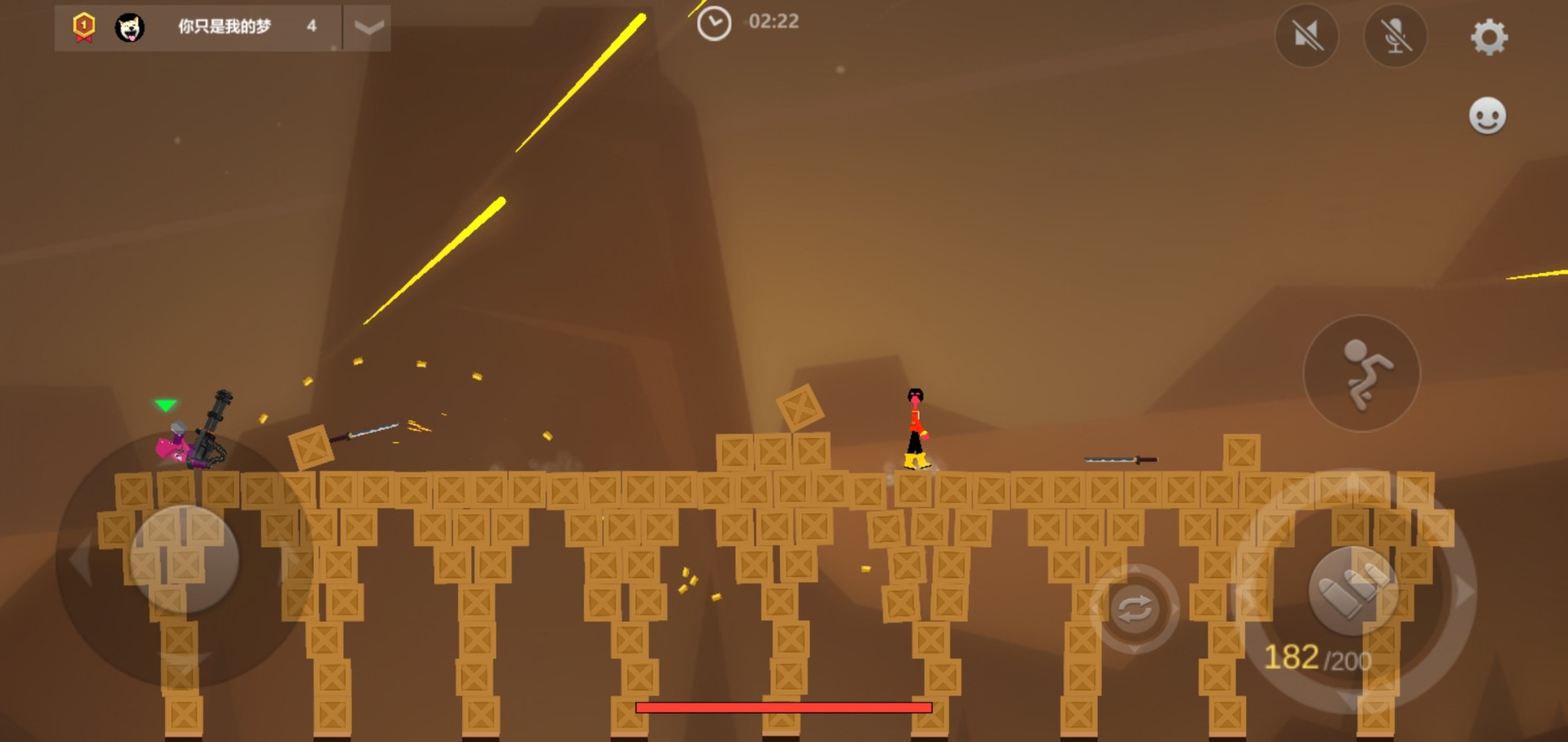This screenshot has height=742, width=1568.
Task: Open the settings gear menu
Action: (x=1489, y=37)
